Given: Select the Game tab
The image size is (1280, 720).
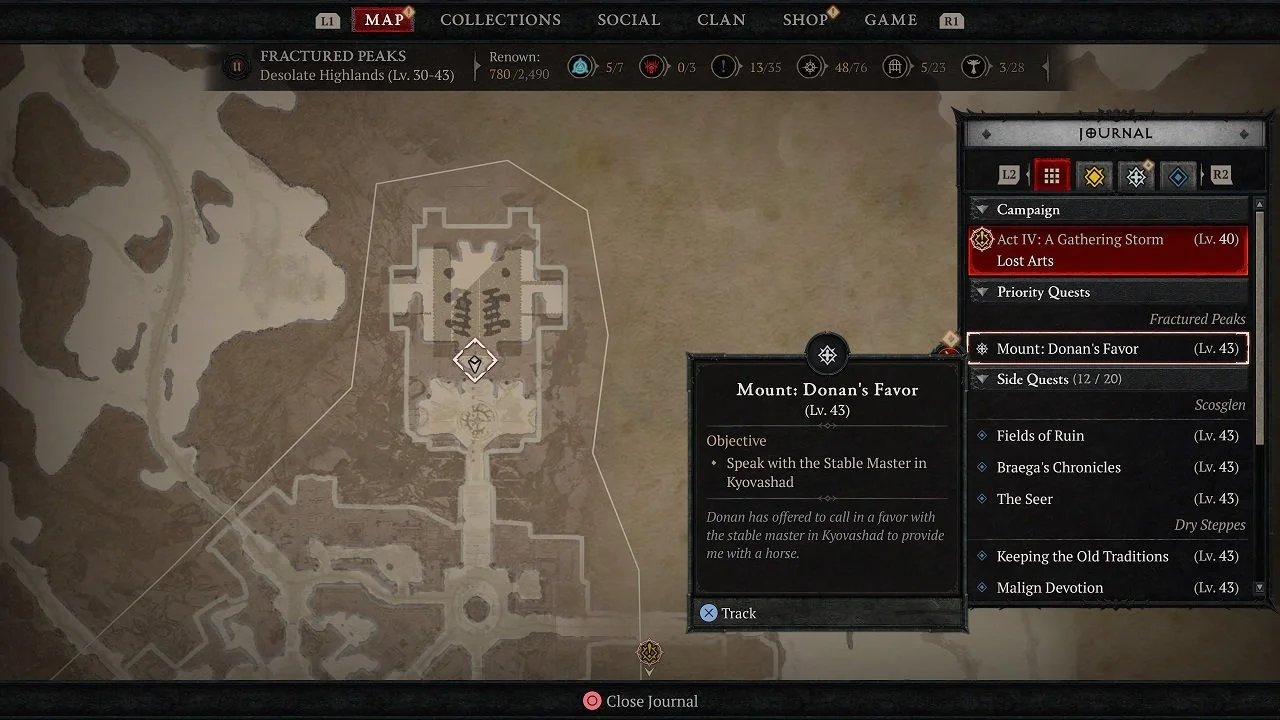Looking at the screenshot, I should (890, 20).
